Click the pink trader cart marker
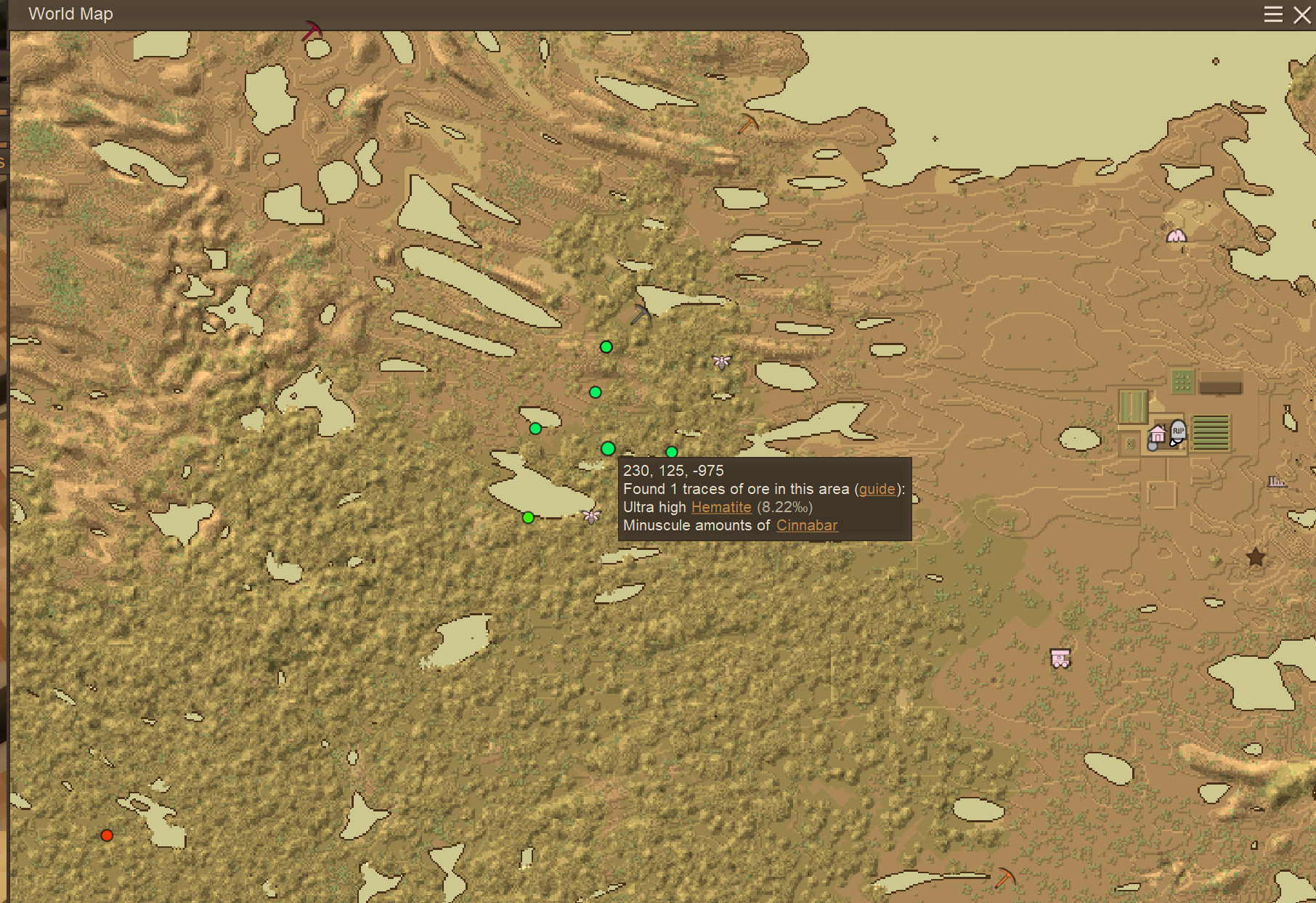1316x903 pixels. [1060, 659]
